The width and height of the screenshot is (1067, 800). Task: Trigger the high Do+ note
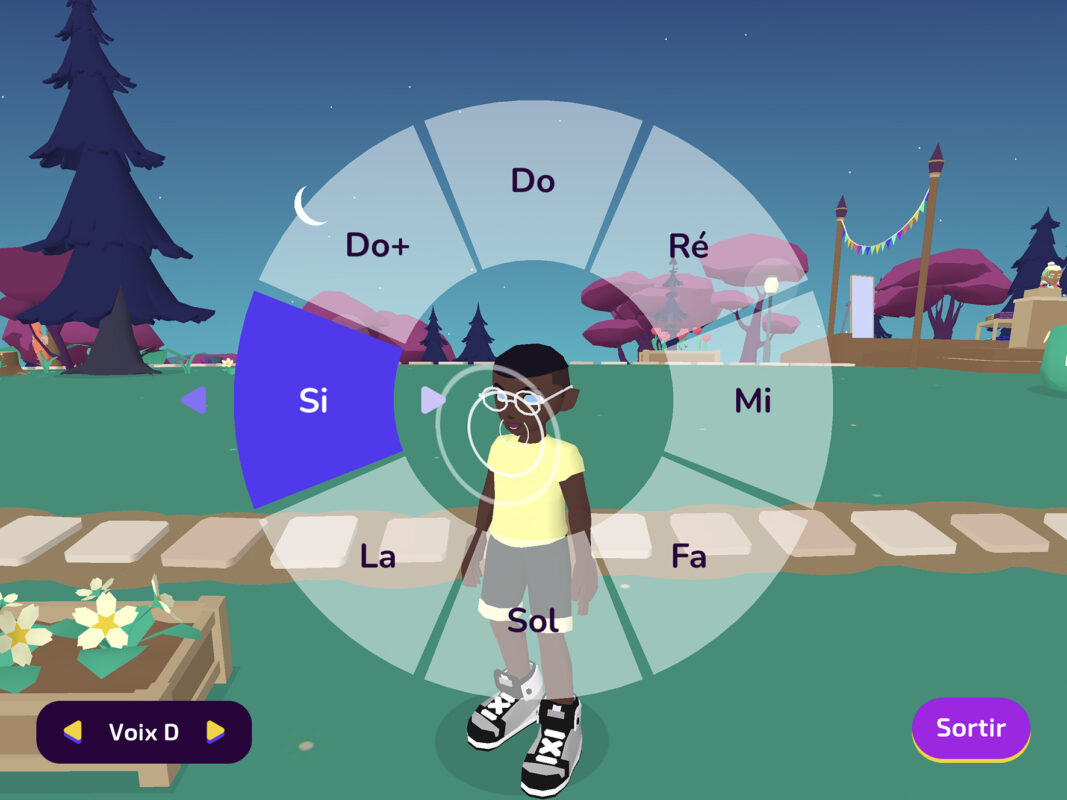click(x=378, y=246)
